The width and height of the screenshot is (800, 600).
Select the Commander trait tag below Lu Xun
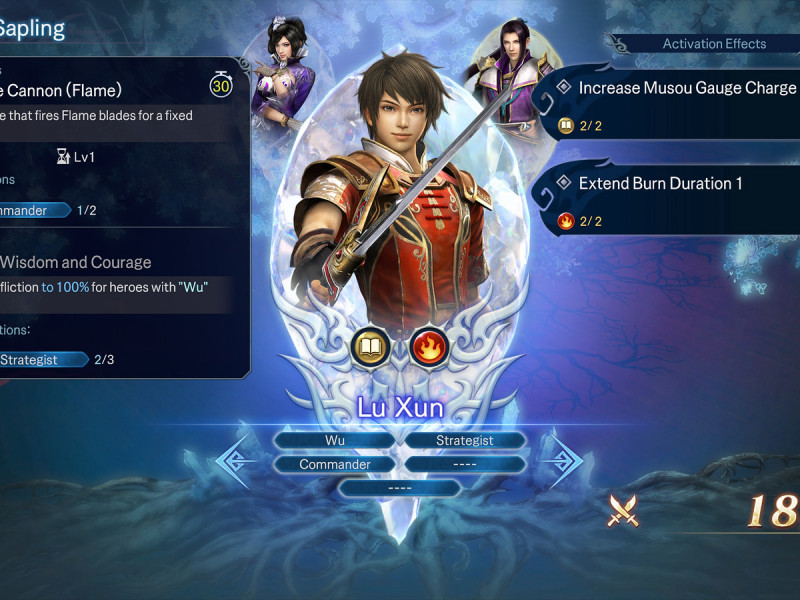335,464
